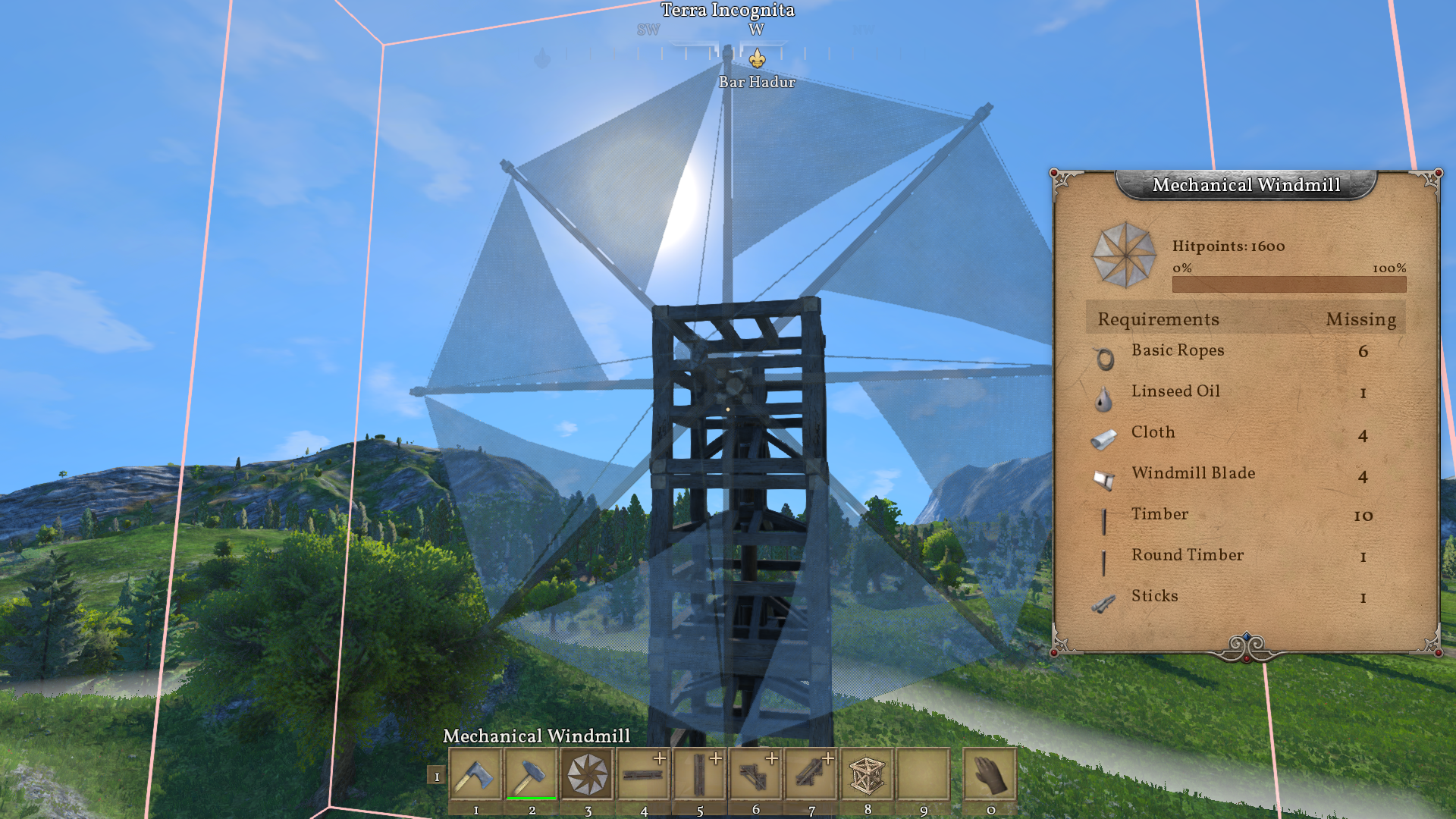Click the hotbar page number indicator
The height and width of the screenshot is (819, 1456).
(436, 776)
